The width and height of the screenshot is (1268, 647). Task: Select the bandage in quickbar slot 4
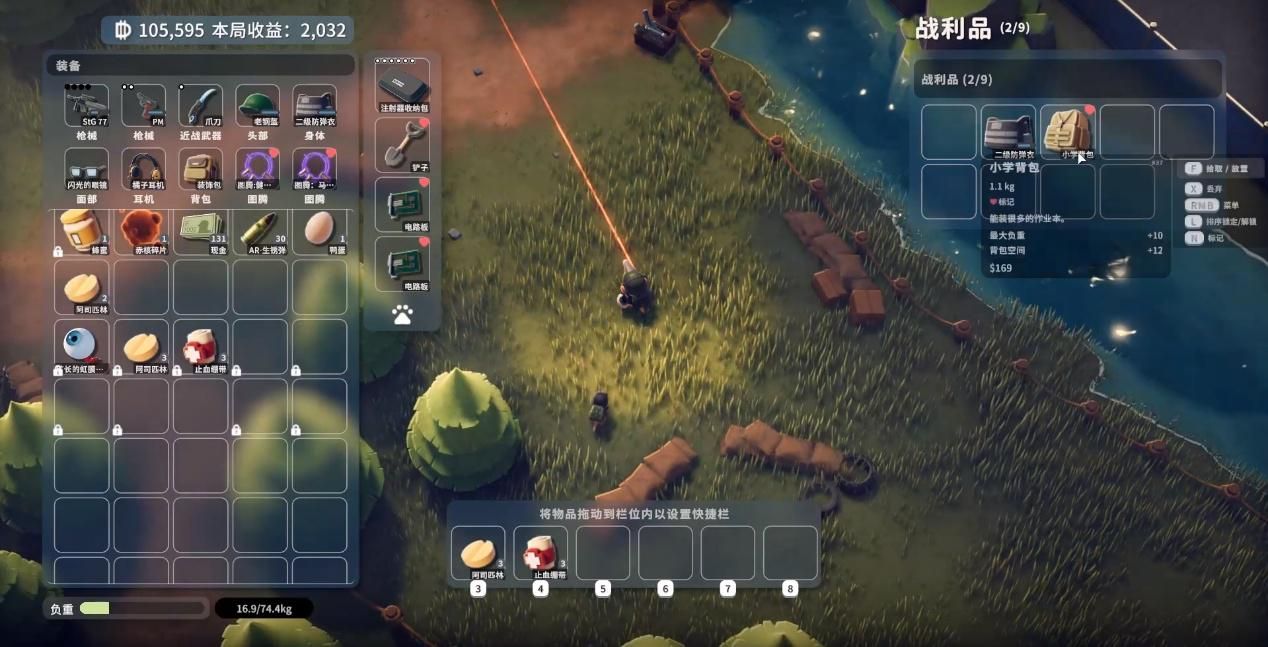coord(541,552)
